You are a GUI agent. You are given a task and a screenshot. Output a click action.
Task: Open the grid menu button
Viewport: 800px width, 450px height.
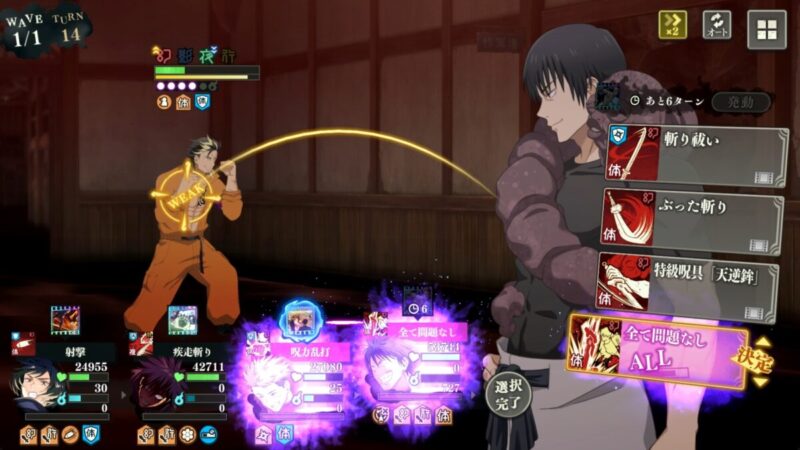click(x=766, y=29)
